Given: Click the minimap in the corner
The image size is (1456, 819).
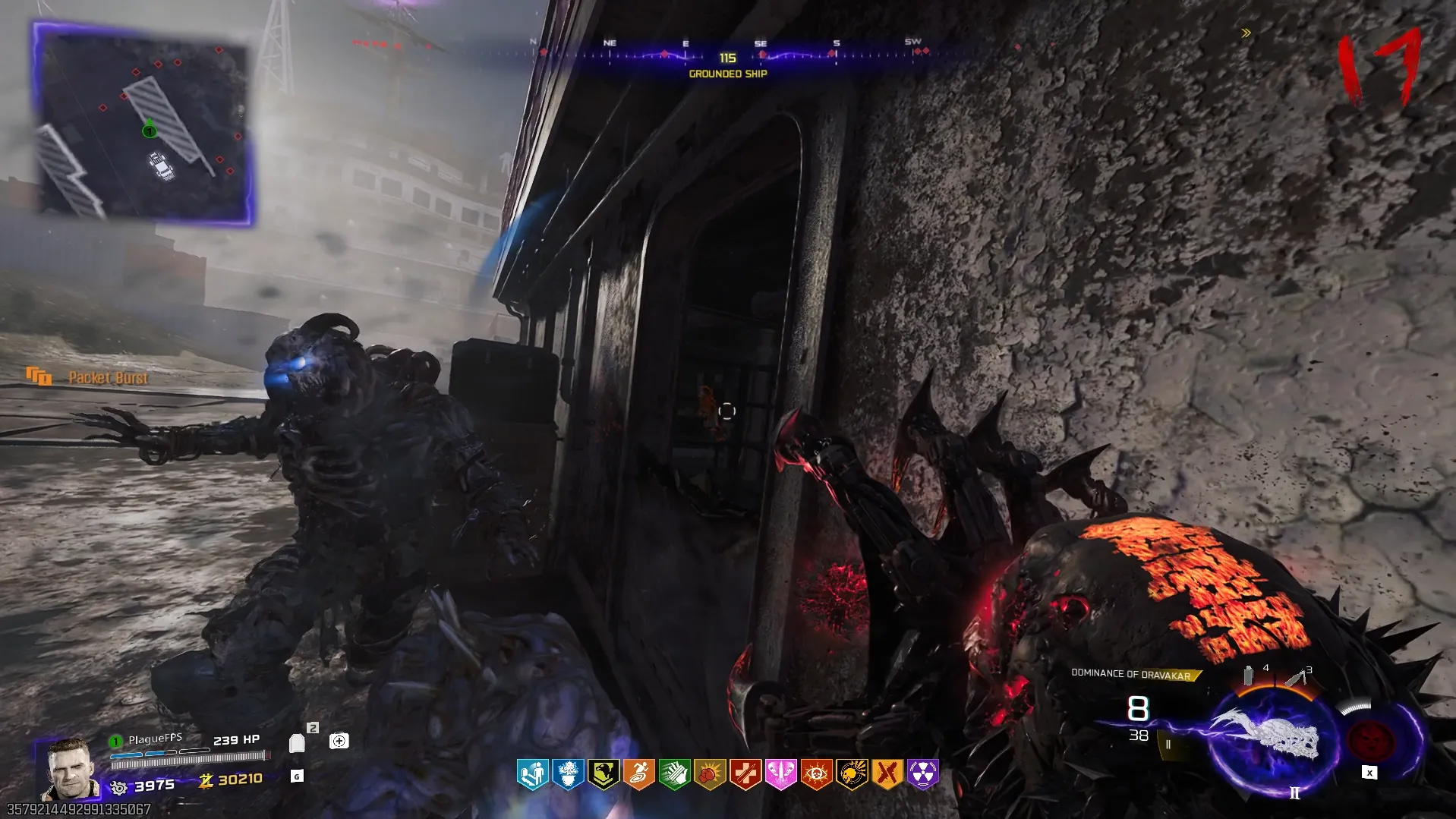Looking at the screenshot, I should pos(144,125).
